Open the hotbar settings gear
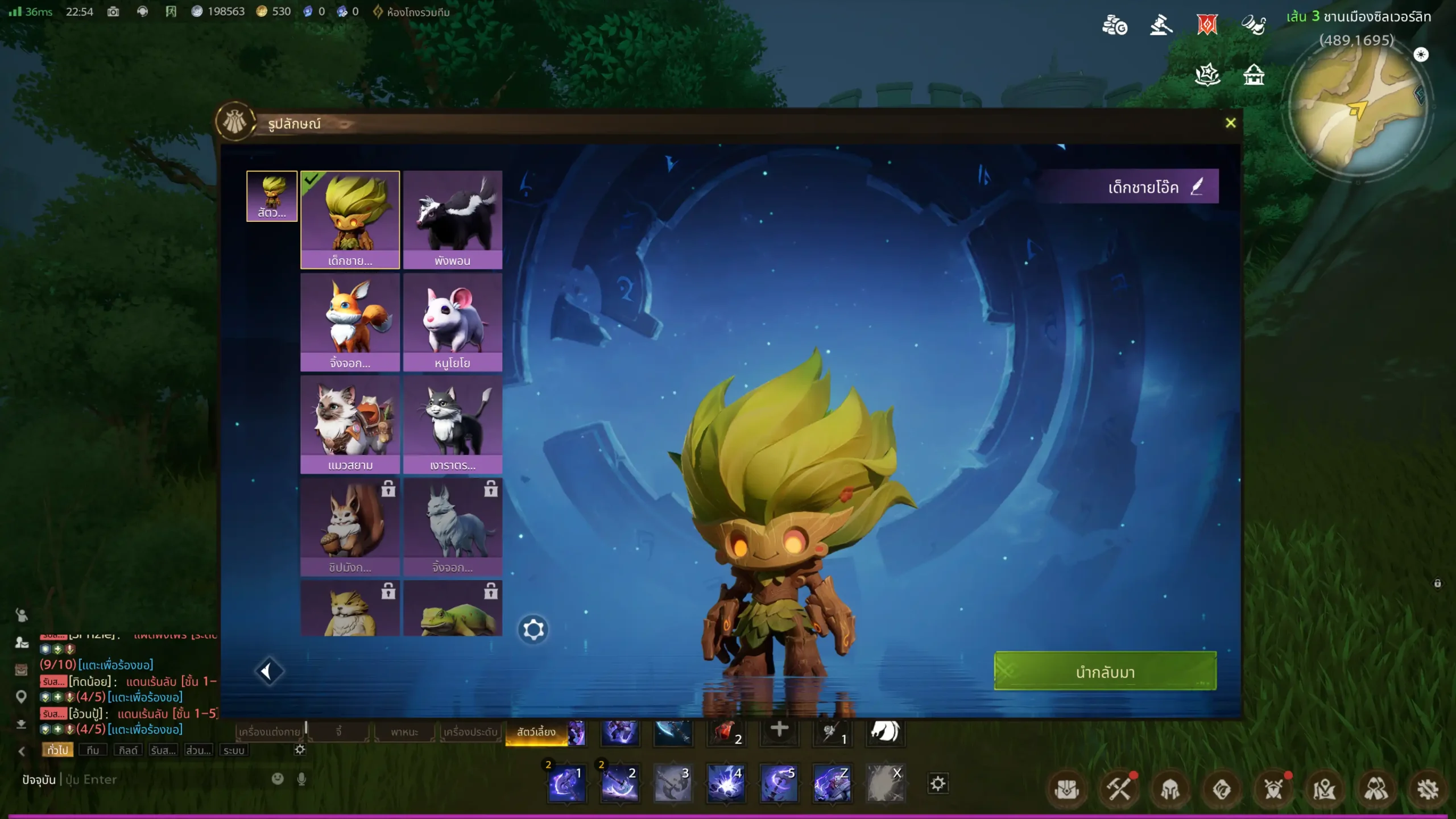Screen dimensions: 1456x819 (938, 784)
